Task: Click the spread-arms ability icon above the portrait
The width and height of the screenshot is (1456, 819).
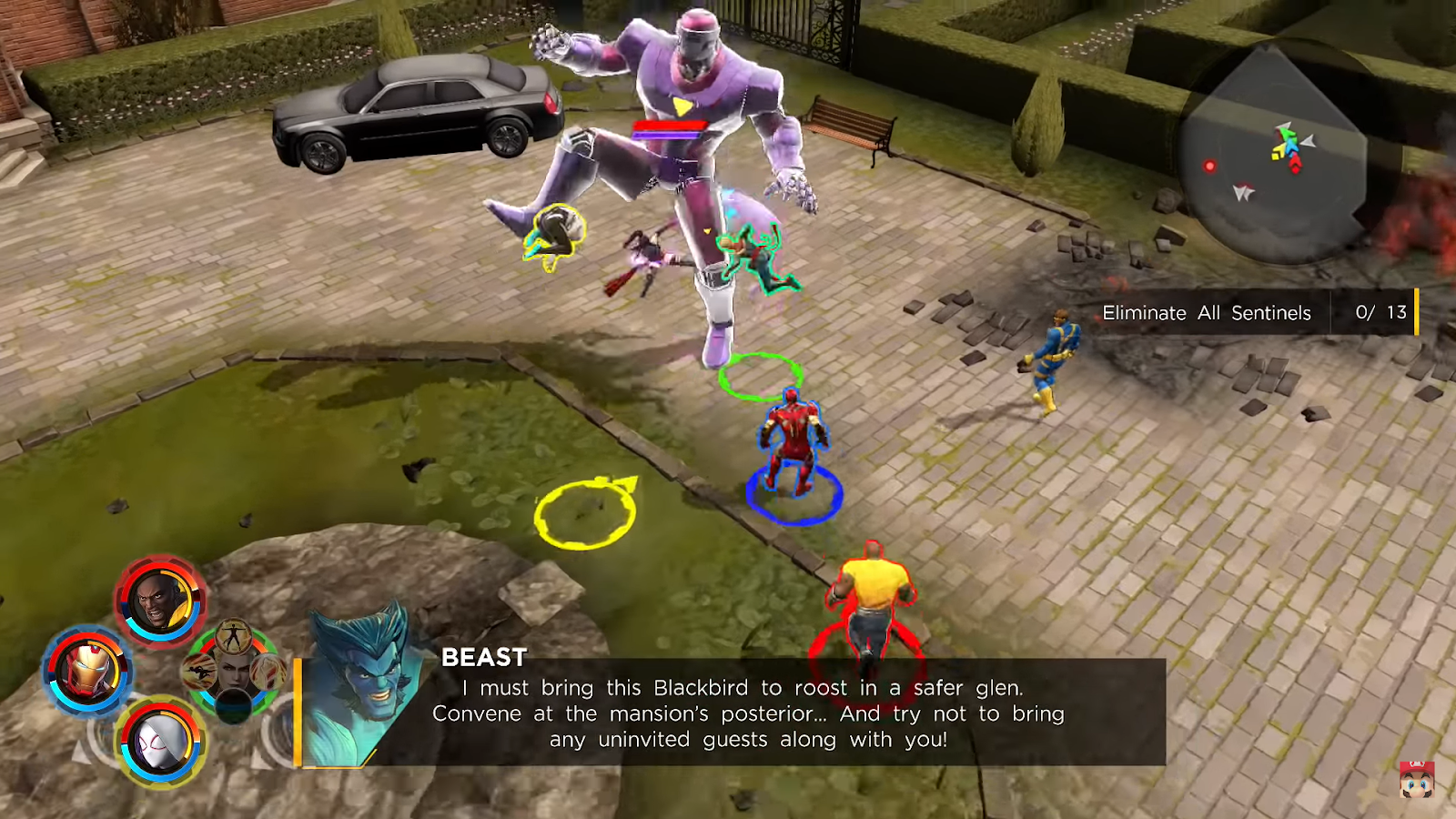Action: pyautogui.click(x=234, y=637)
